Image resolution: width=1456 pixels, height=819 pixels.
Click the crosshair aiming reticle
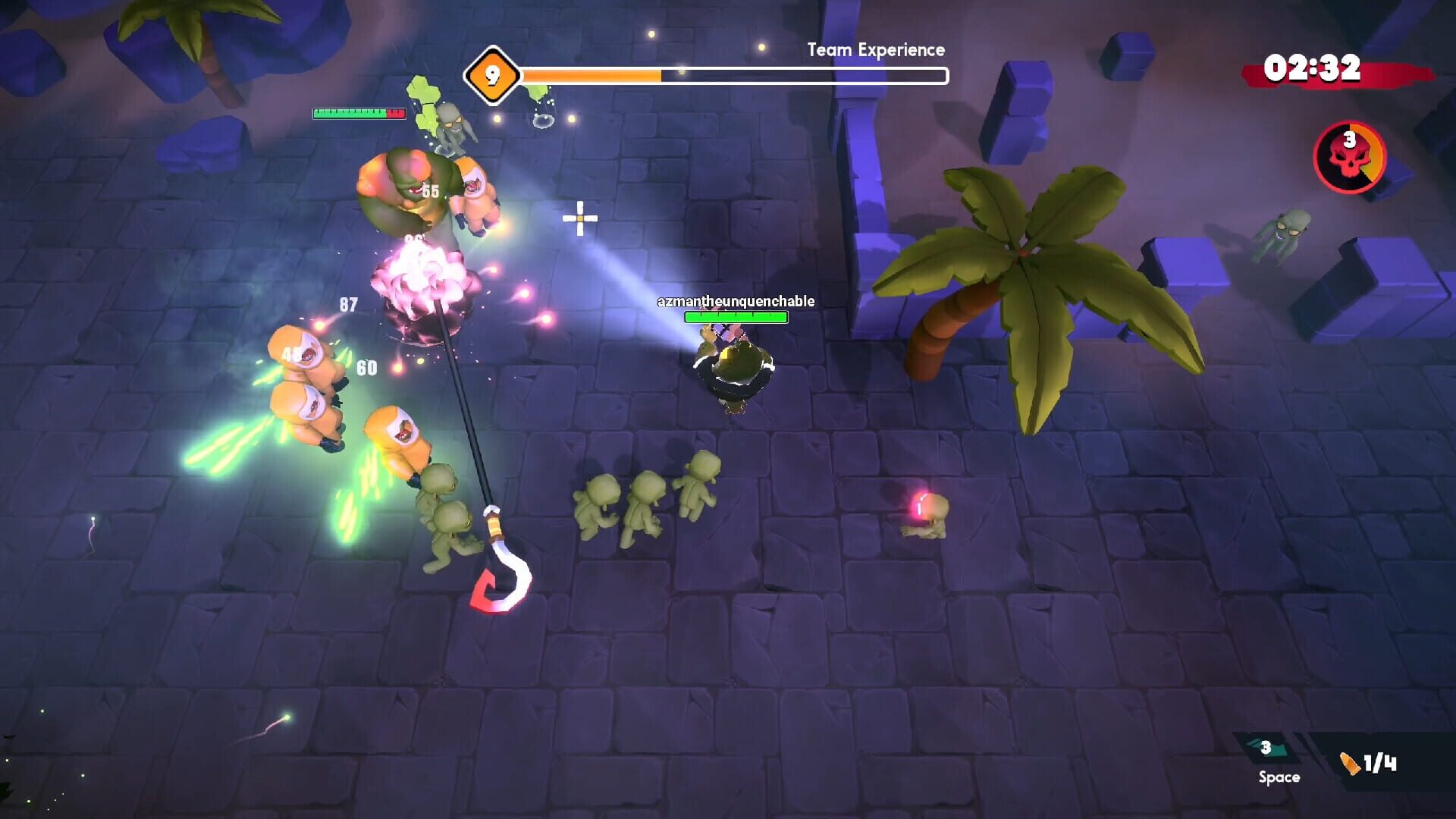pos(579,218)
